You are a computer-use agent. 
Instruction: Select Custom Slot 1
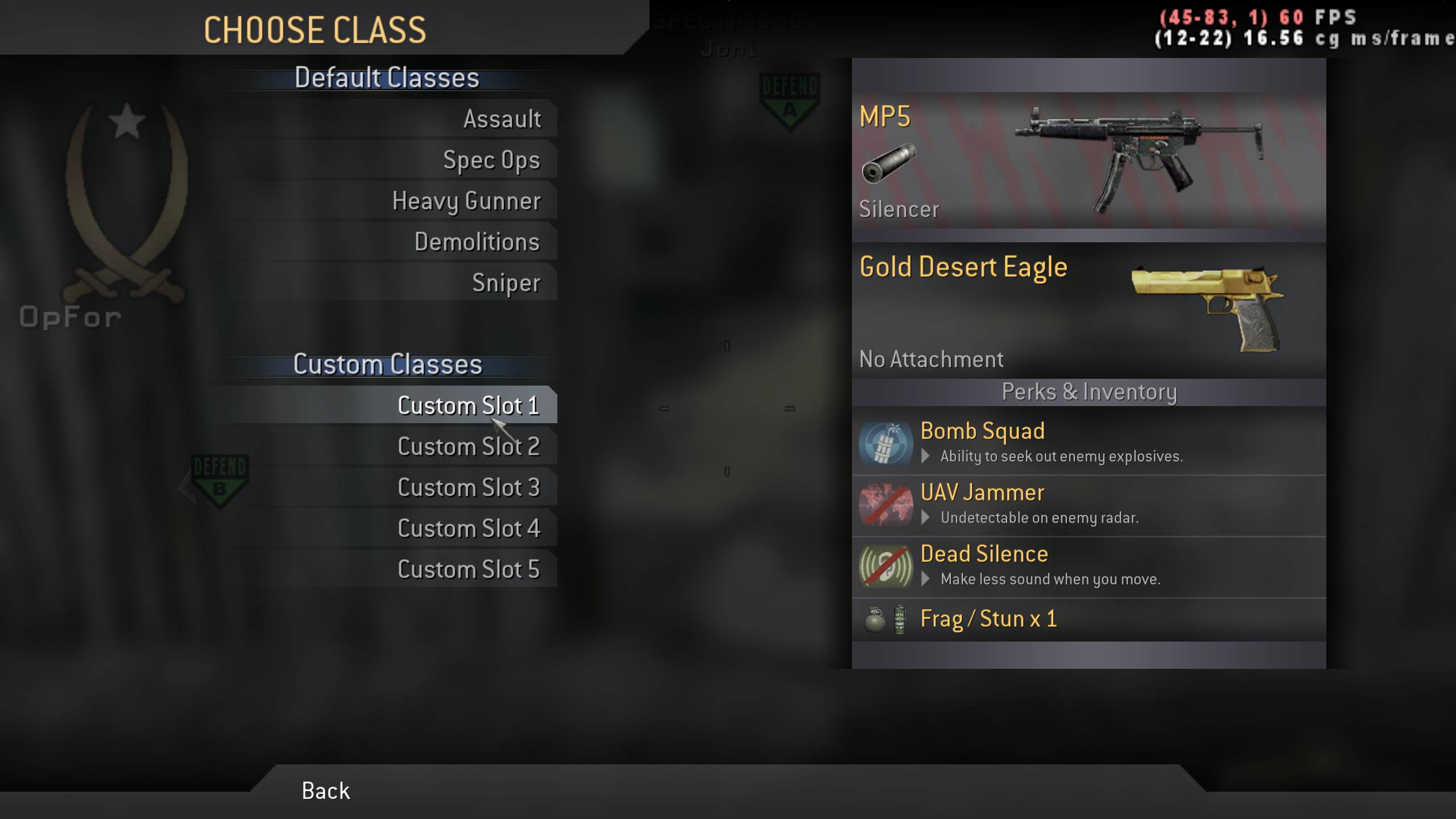click(468, 406)
